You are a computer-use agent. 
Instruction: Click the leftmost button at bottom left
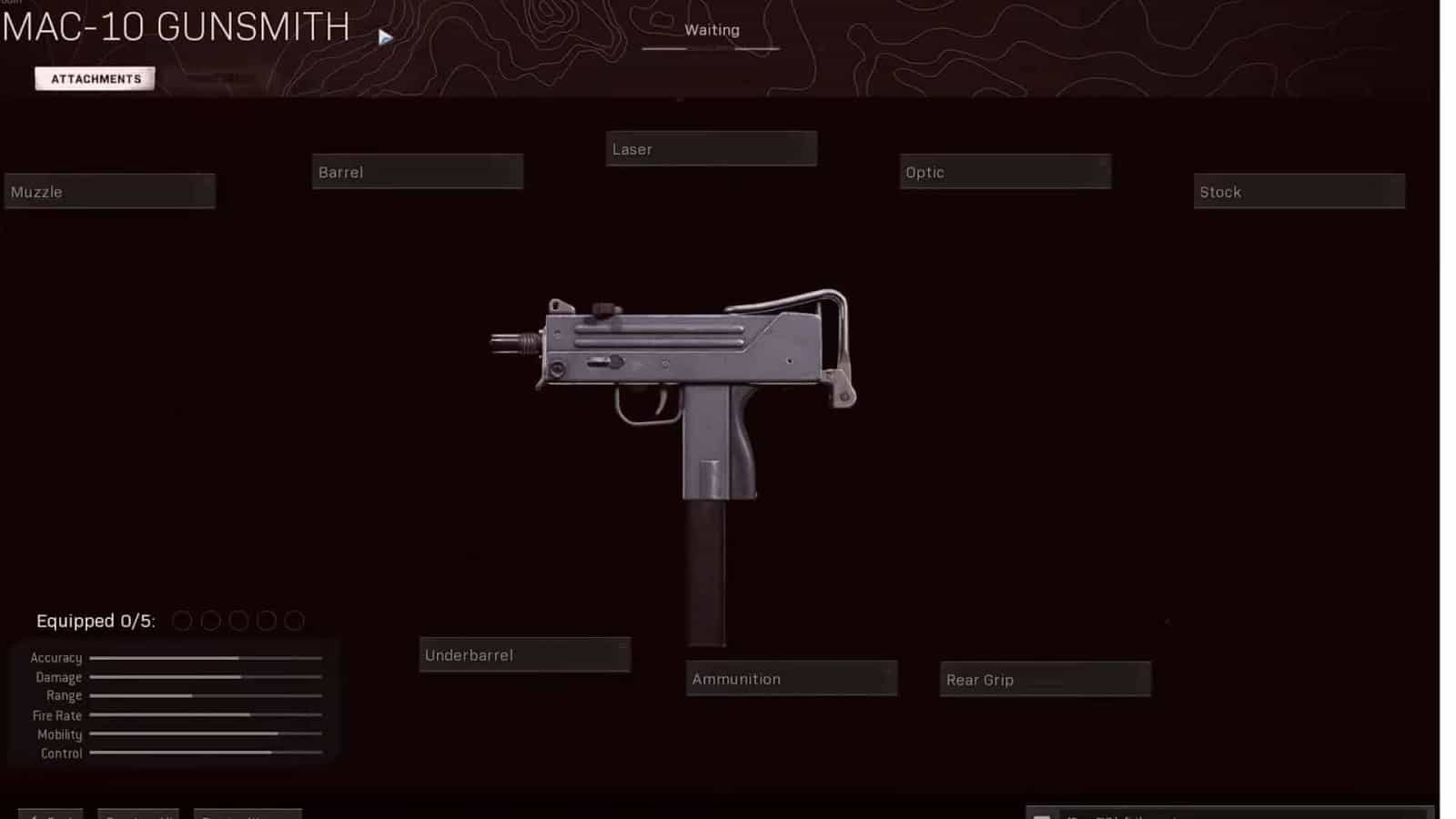tap(50, 814)
